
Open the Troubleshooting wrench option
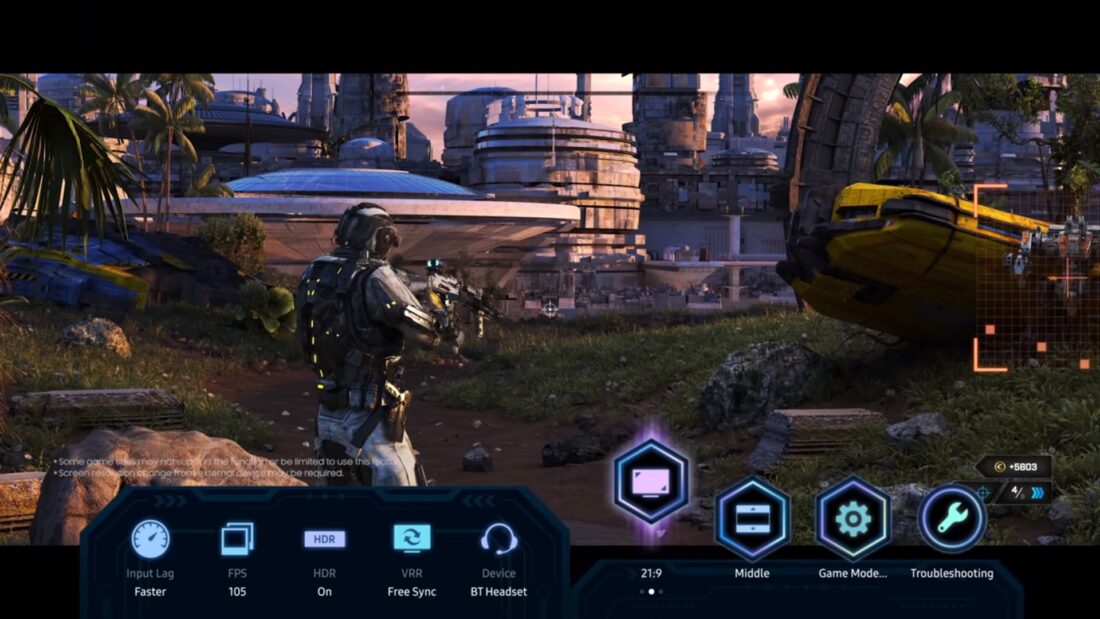tap(951, 518)
